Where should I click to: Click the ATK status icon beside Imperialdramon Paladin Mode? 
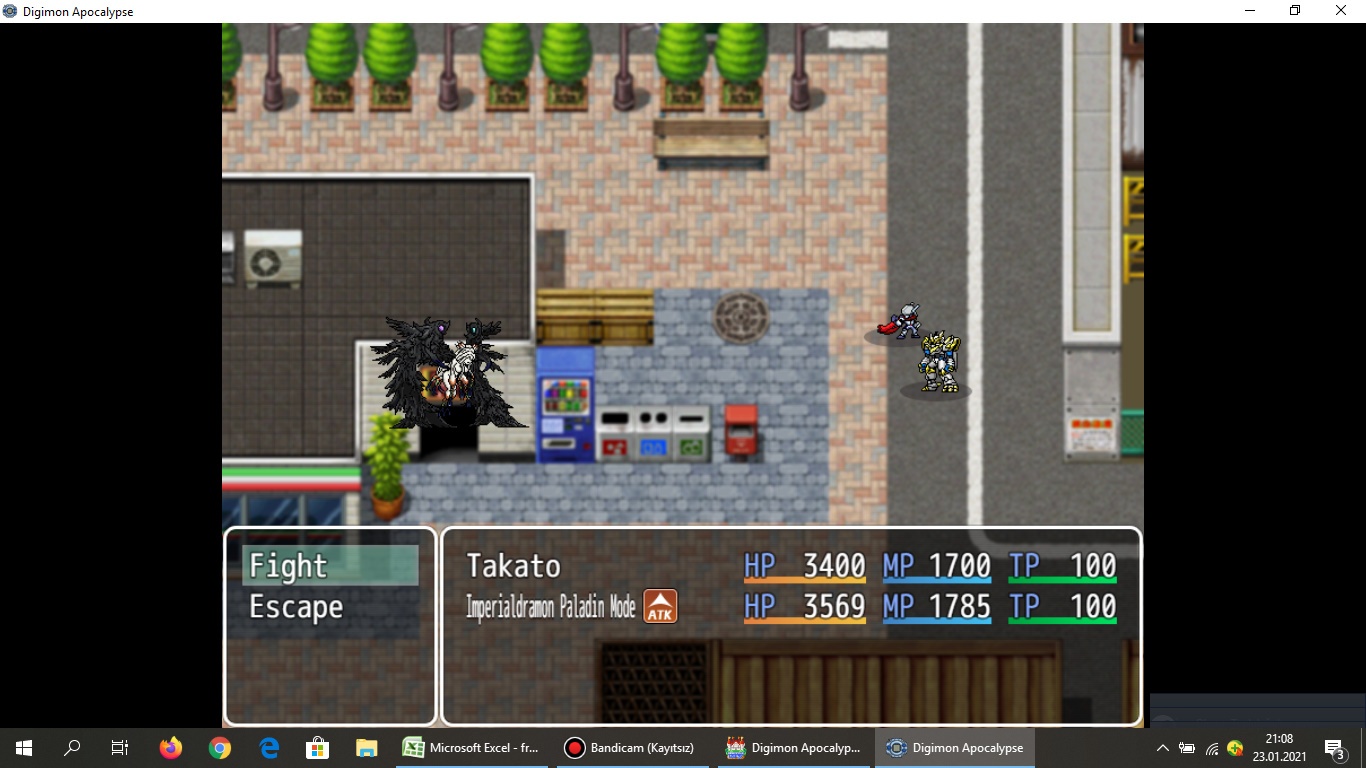pyautogui.click(x=660, y=606)
